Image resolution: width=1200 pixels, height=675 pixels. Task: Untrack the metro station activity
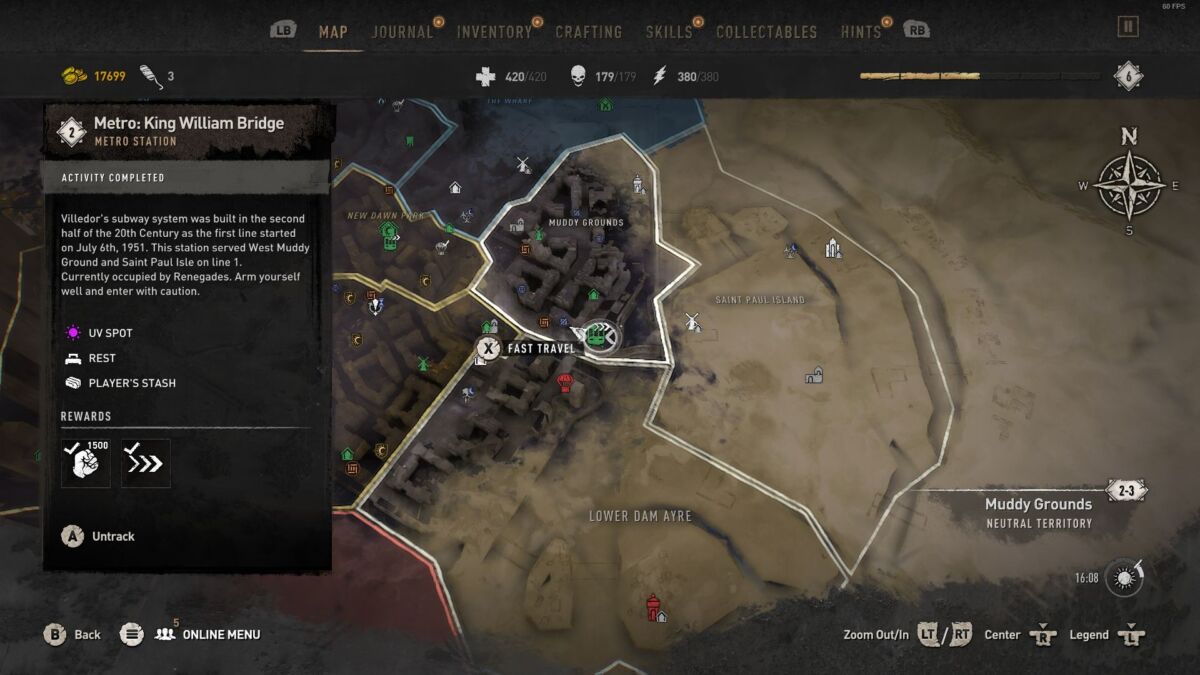tap(100, 536)
